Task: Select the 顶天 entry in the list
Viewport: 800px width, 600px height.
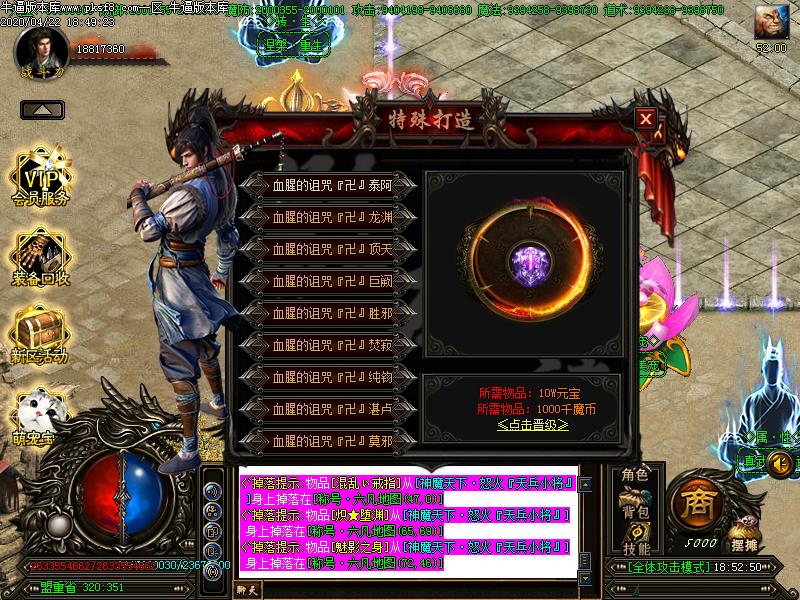Action: pyautogui.click(x=330, y=248)
